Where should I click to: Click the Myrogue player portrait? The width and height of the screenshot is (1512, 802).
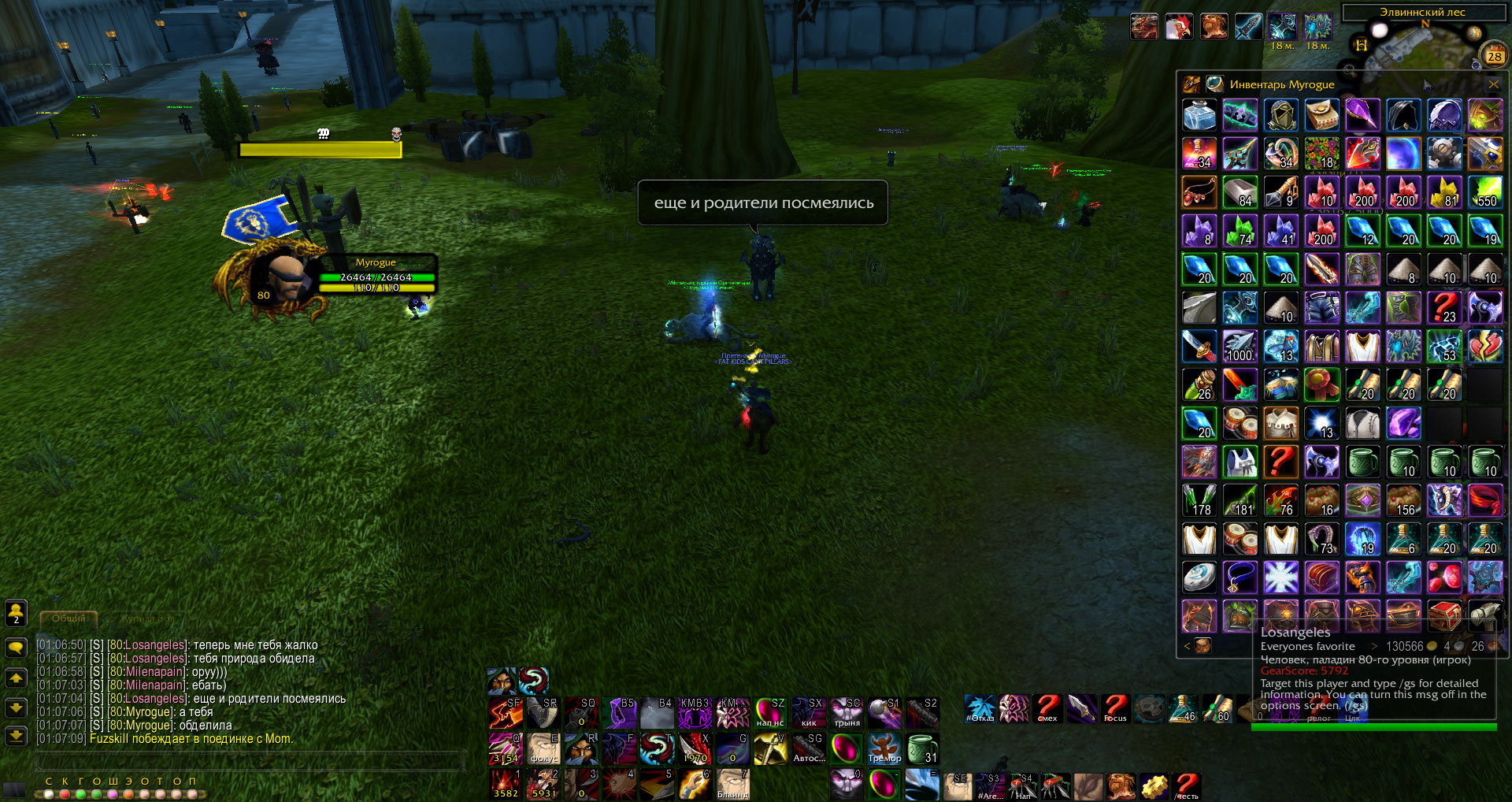[281, 279]
